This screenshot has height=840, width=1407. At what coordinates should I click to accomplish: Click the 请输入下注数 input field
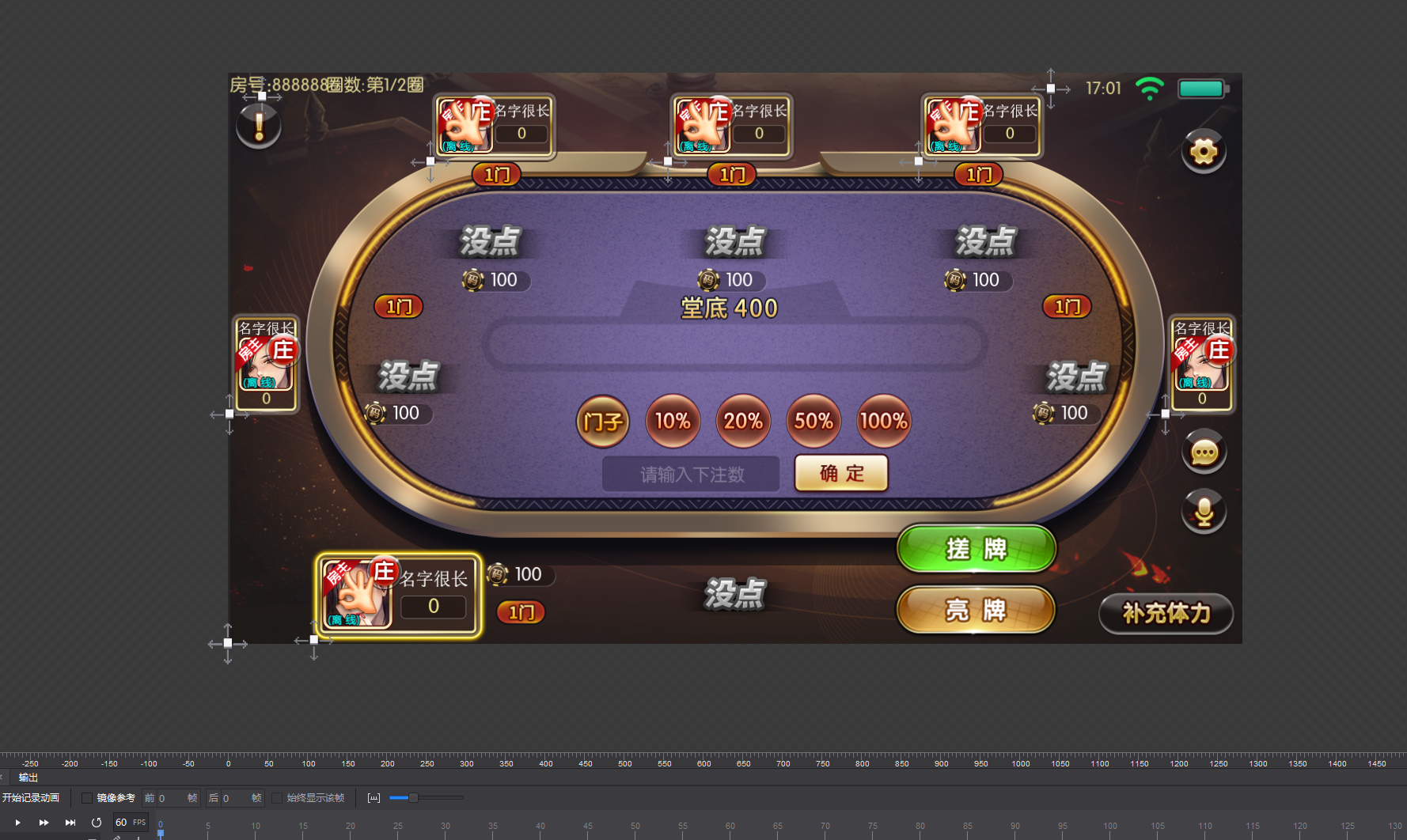pyautogui.click(x=690, y=473)
